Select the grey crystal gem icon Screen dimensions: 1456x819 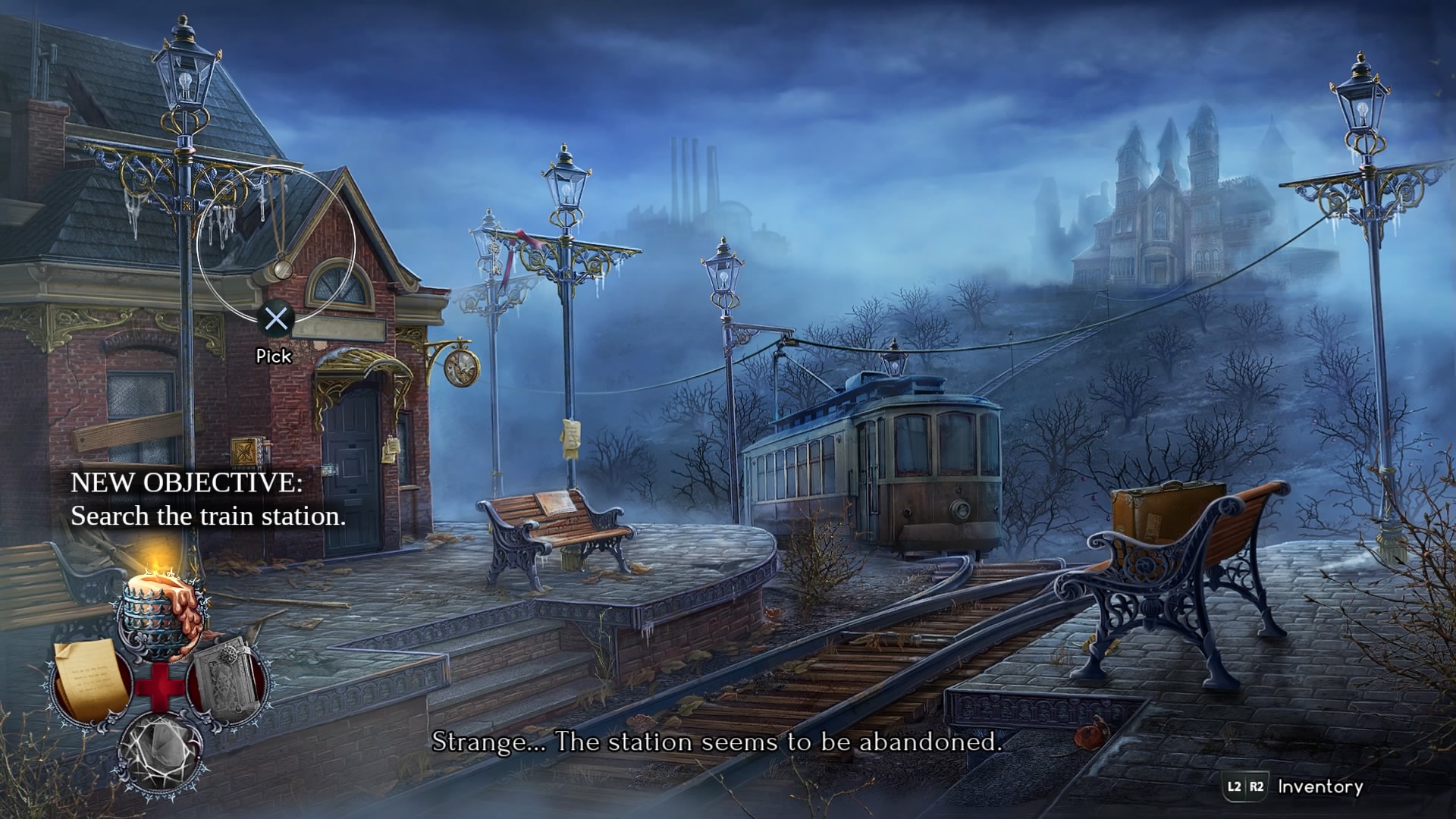[x=162, y=749]
